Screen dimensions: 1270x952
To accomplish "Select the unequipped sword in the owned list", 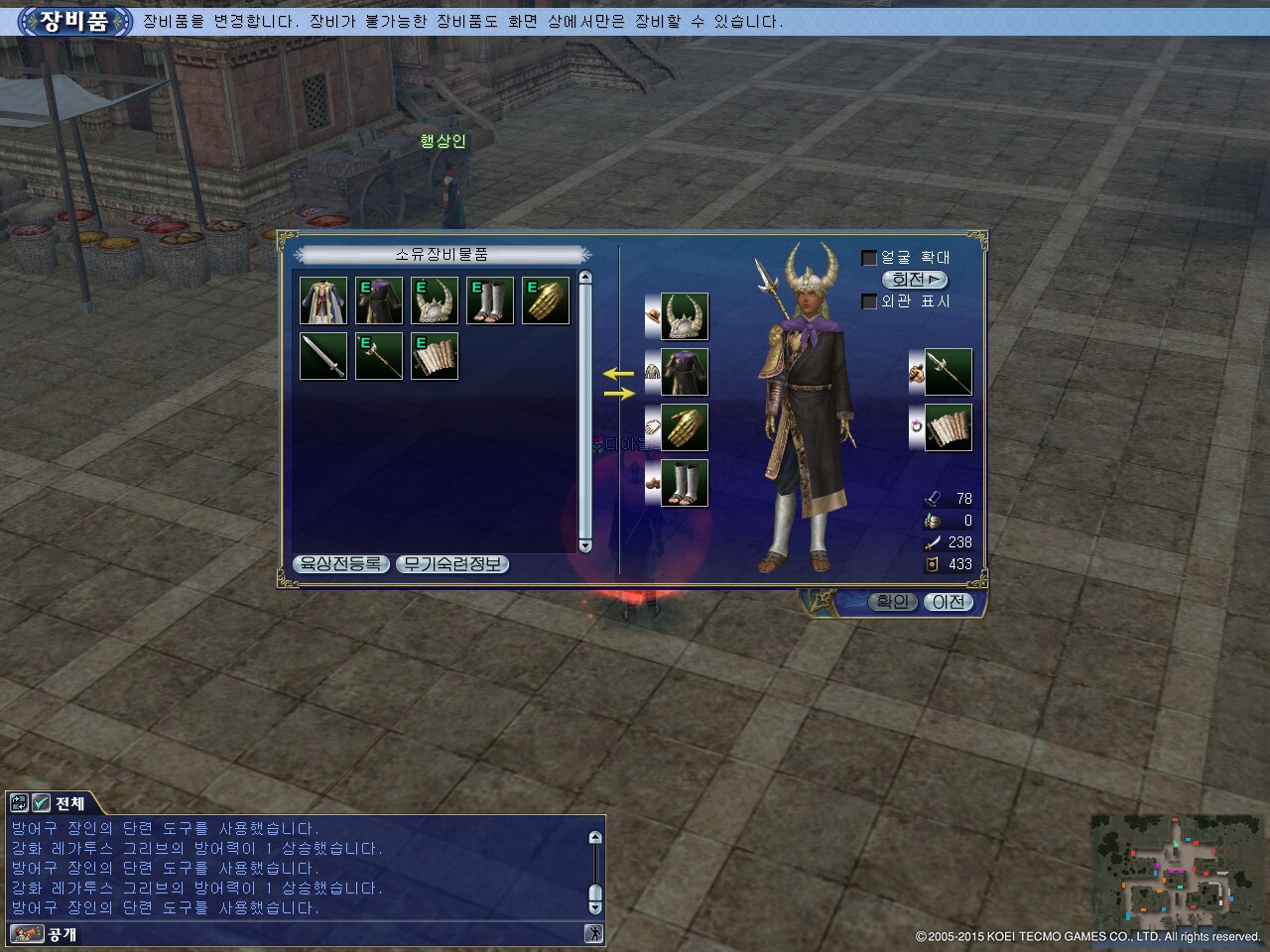I will click(323, 356).
